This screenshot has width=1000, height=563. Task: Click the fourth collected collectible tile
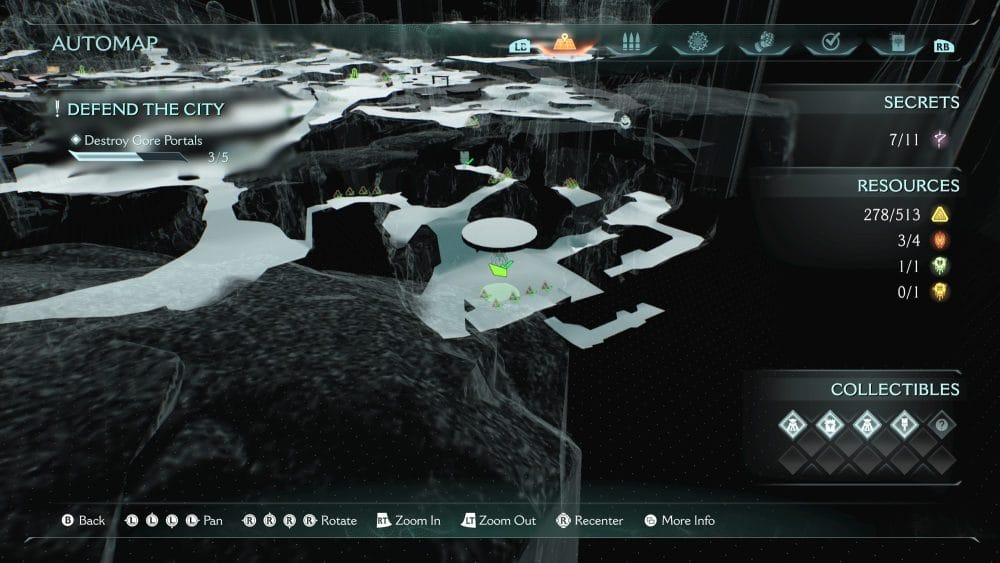click(x=903, y=425)
